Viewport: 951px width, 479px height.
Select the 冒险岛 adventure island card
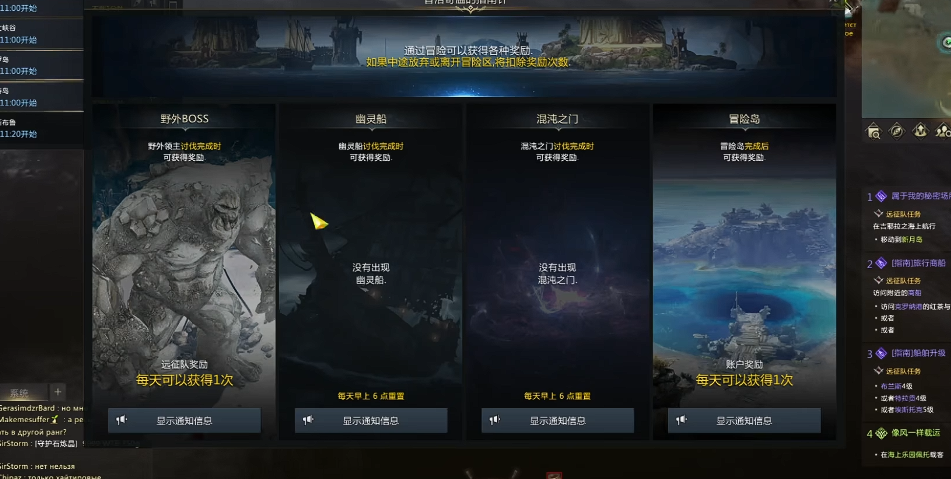click(744, 260)
